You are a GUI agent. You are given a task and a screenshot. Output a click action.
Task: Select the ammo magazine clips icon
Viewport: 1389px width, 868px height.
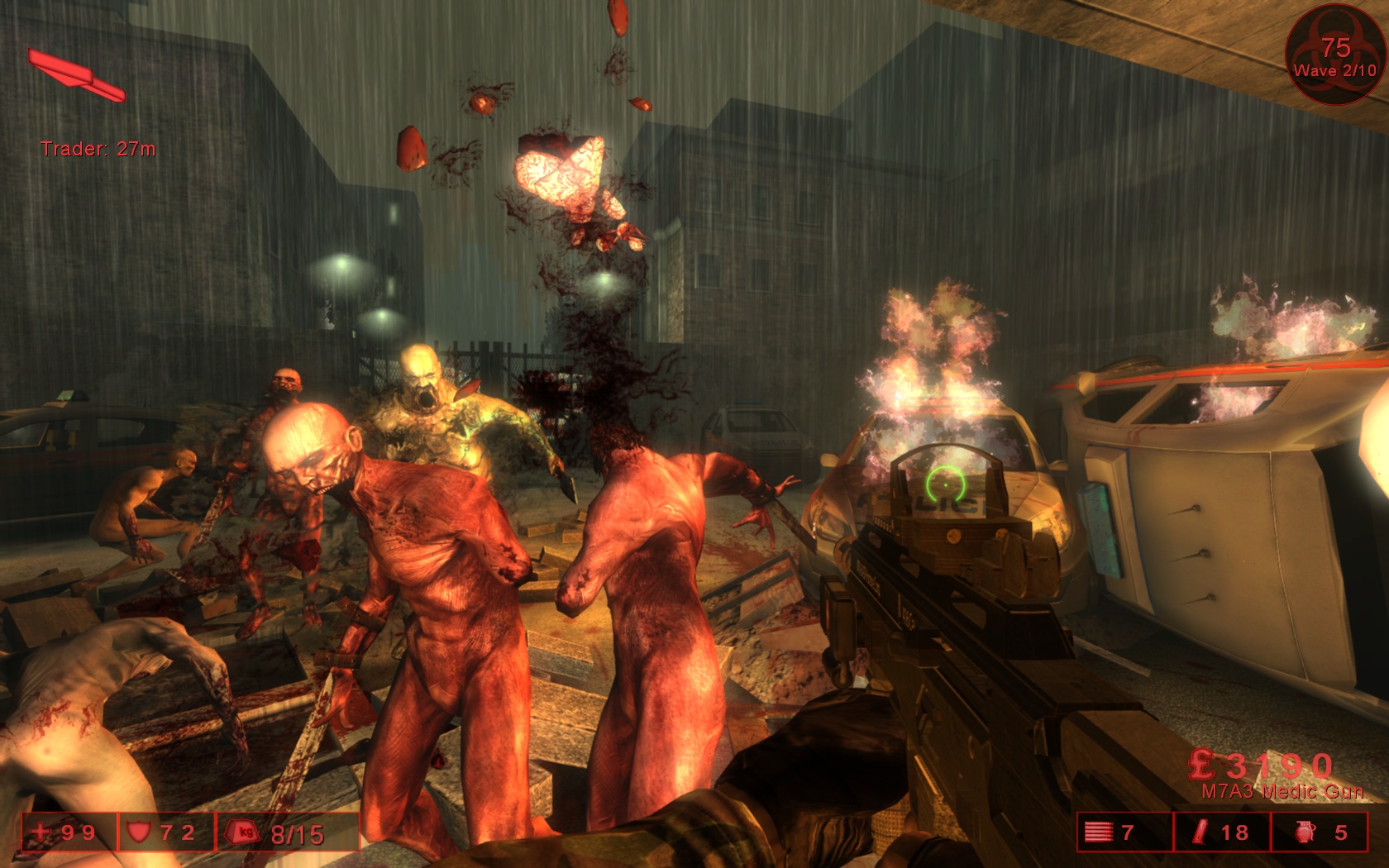1098,832
